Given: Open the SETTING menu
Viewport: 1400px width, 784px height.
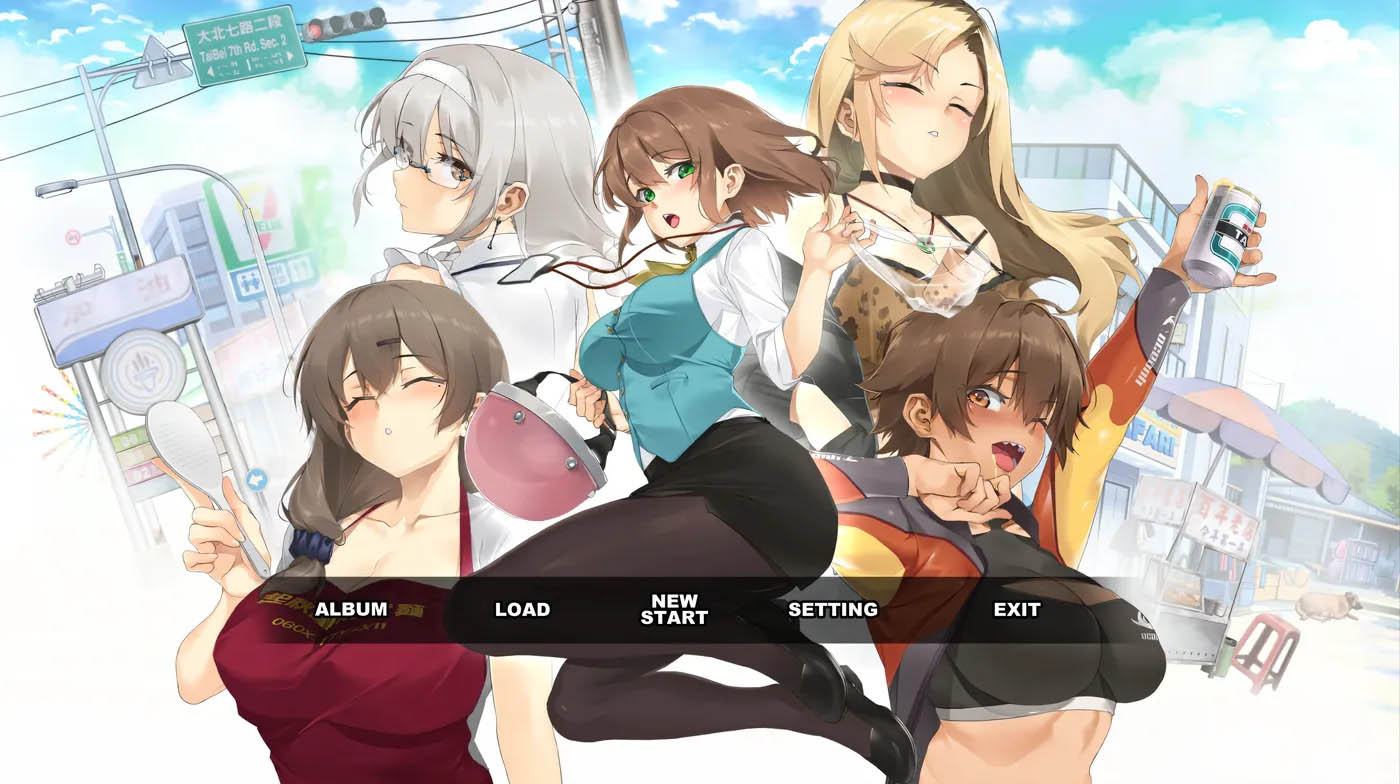Looking at the screenshot, I should click(x=832, y=609).
